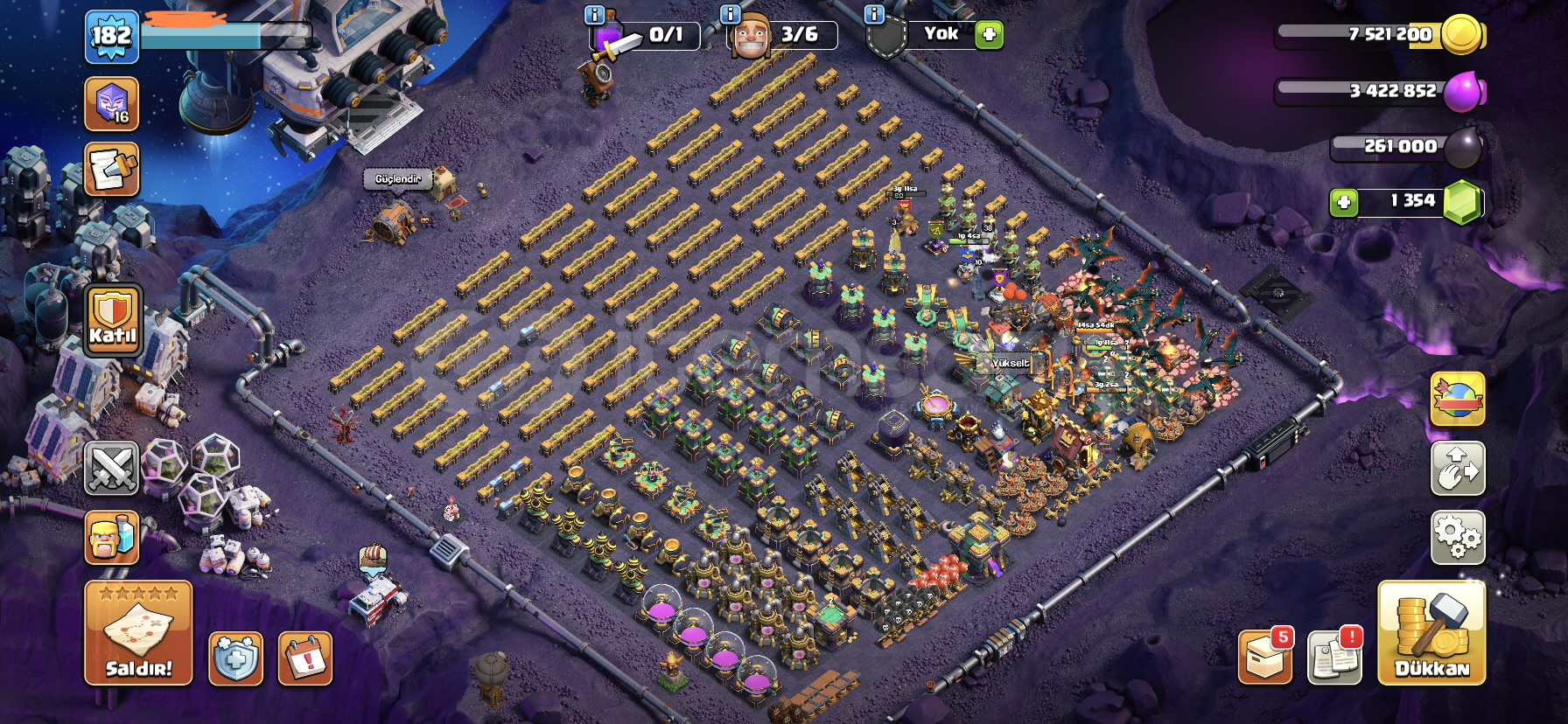The width and height of the screenshot is (1568, 724).
Task: Show info above the 0/1 sword counter
Action: [594, 14]
